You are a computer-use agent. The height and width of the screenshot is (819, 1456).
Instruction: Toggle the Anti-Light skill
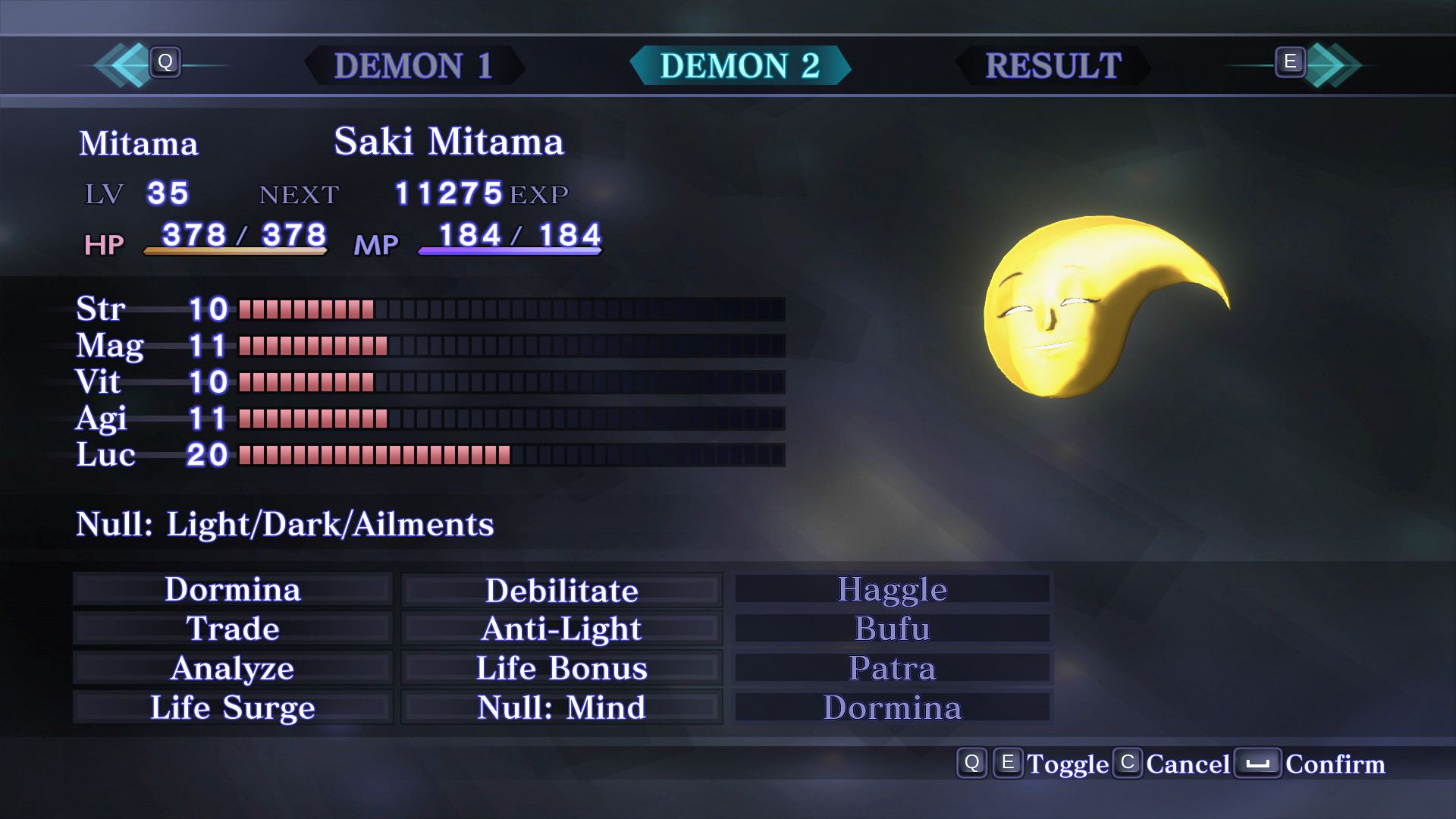(x=561, y=629)
